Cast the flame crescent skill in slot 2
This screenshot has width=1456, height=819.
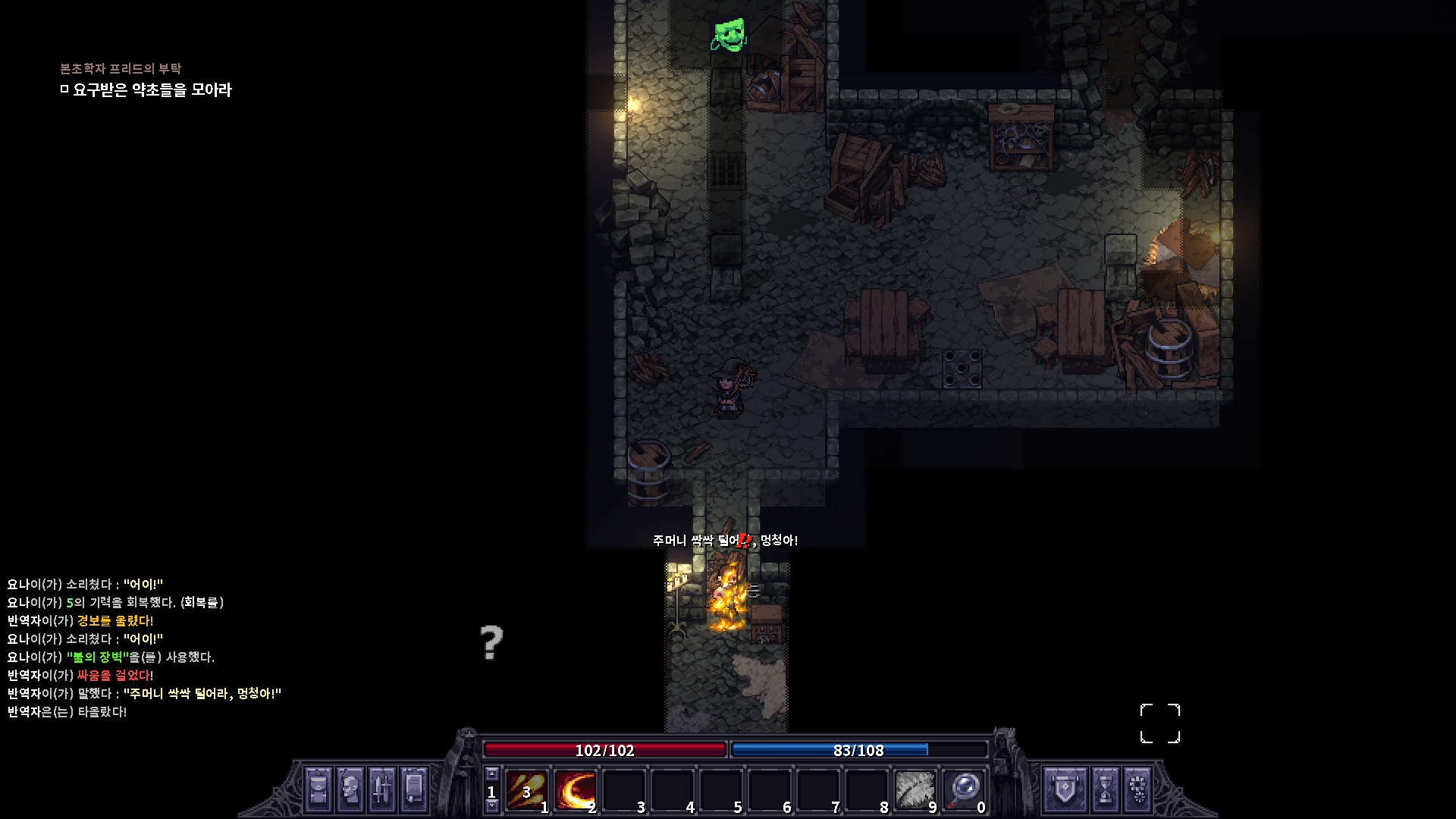[x=575, y=790]
